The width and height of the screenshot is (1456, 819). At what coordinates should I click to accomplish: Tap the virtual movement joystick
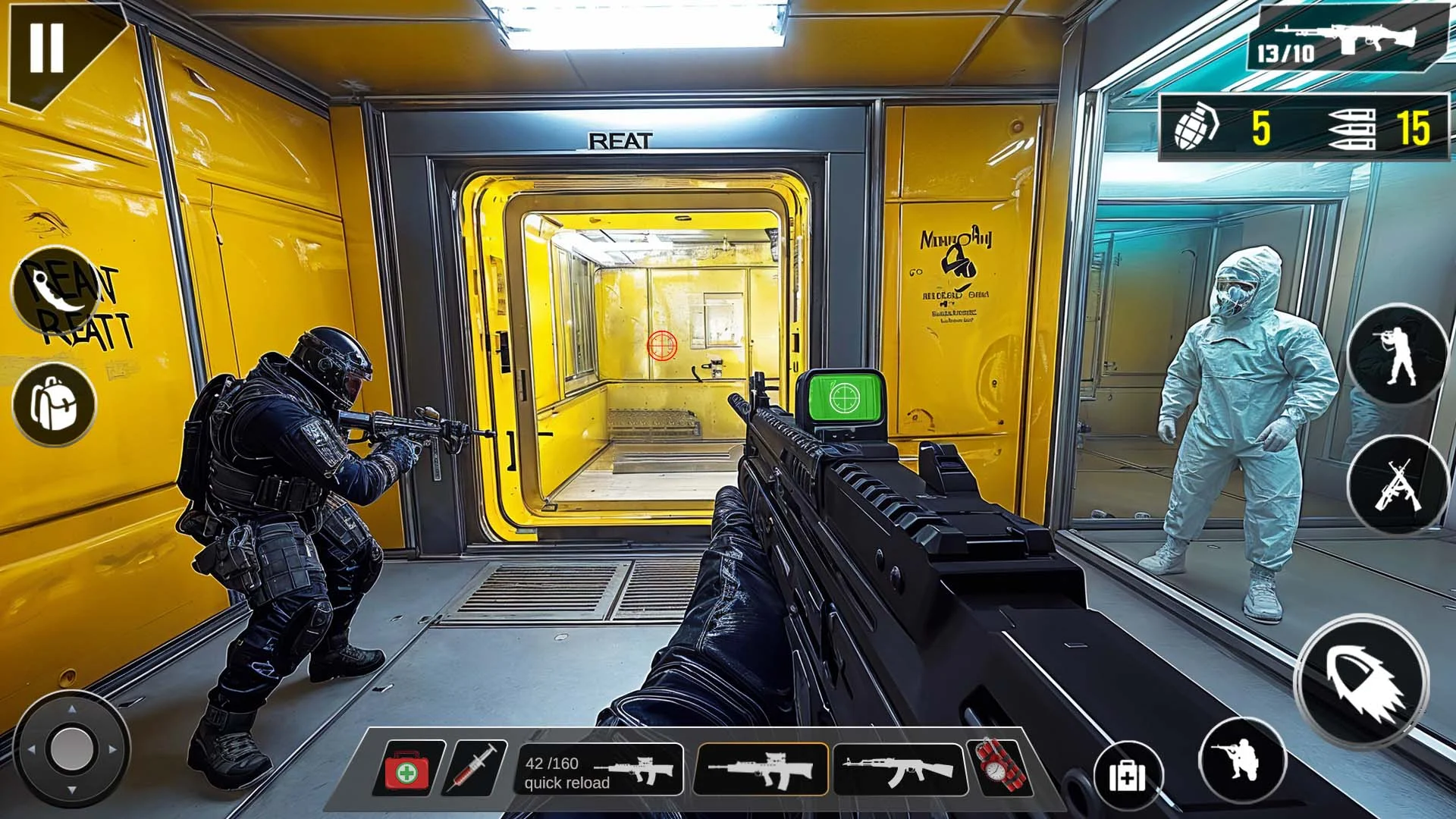tap(72, 748)
